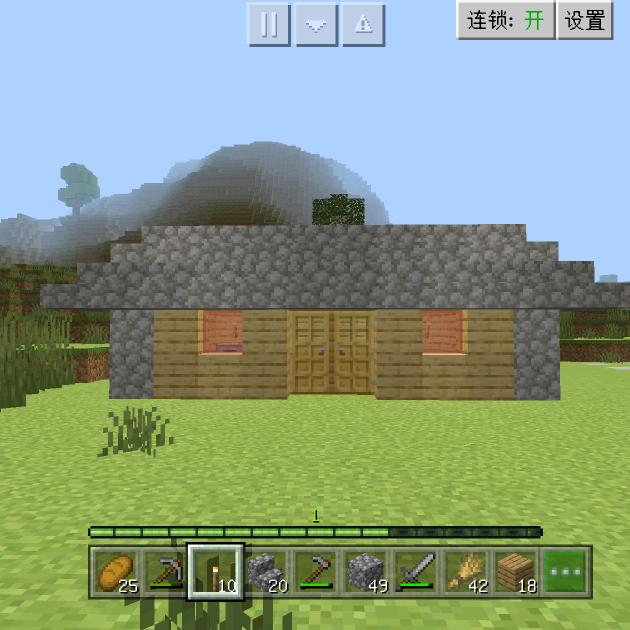Open the 设置 settings menu
The width and height of the screenshot is (630, 630).
[585, 21]
